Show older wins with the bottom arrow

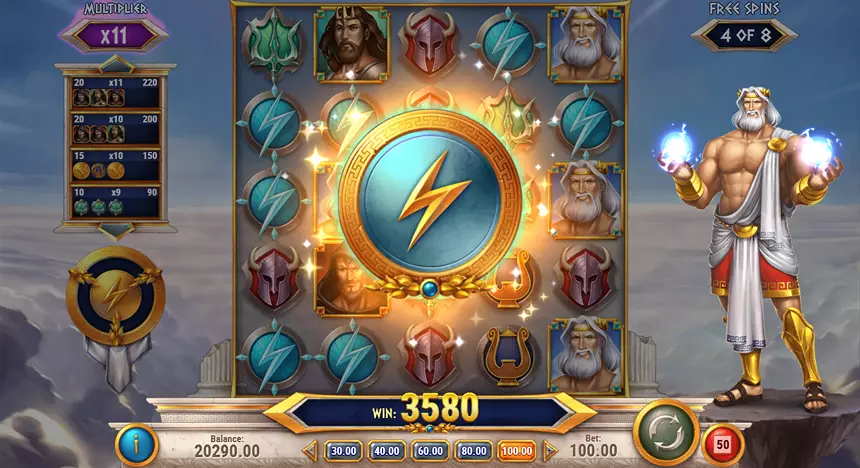click(118, 232)
